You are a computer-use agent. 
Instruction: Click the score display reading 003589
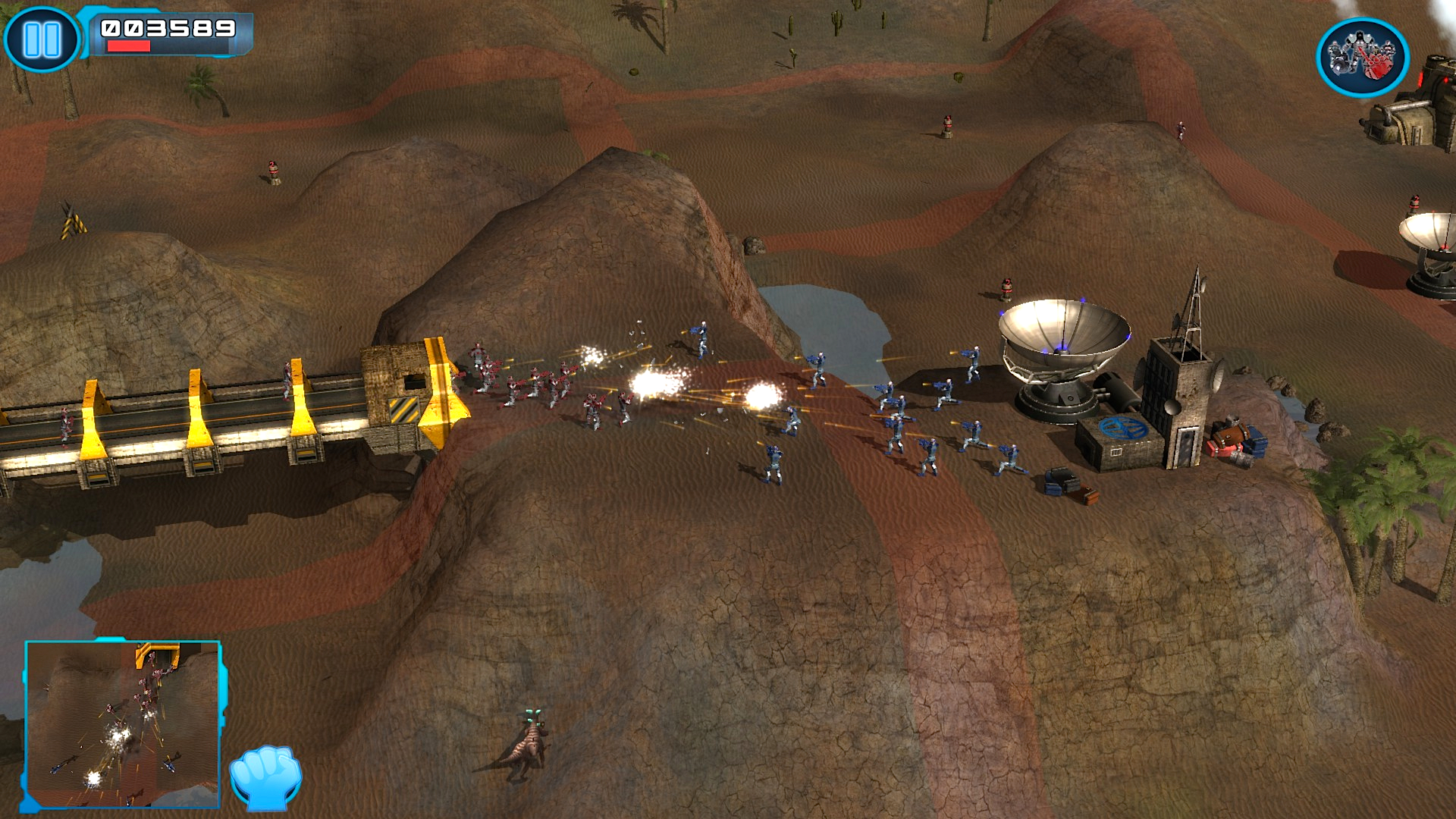(167, 27)
